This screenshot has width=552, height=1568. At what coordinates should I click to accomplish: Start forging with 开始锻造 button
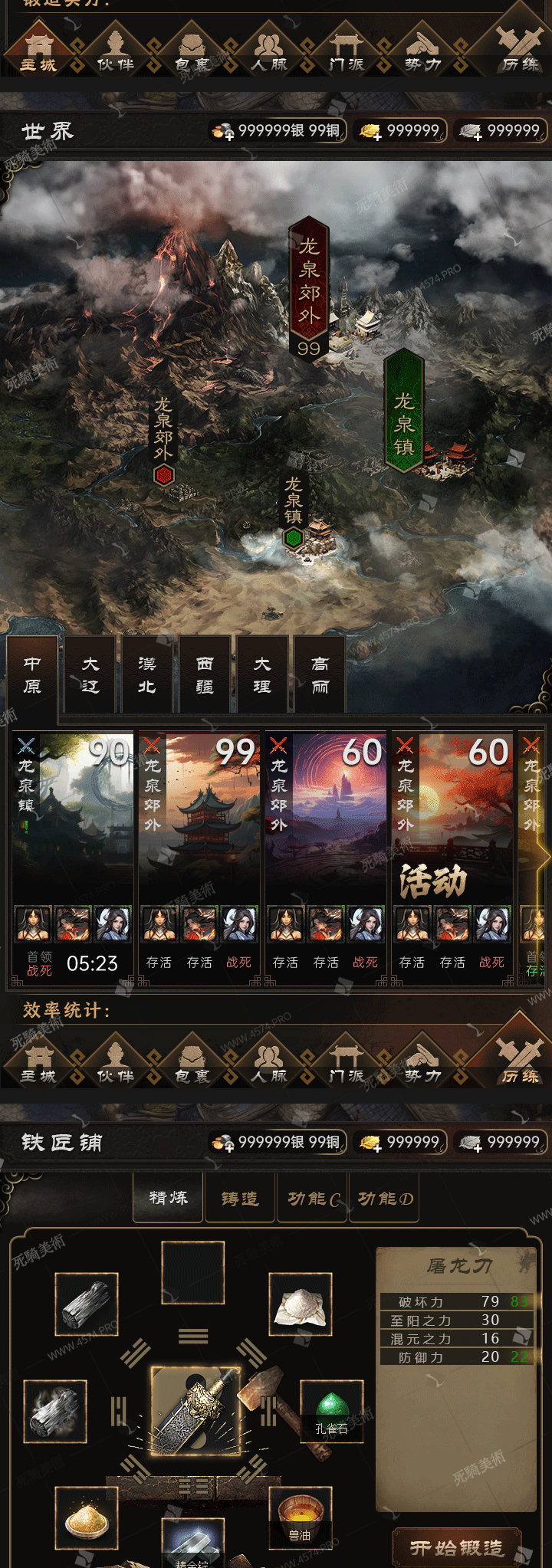(x=457, y=1548)
